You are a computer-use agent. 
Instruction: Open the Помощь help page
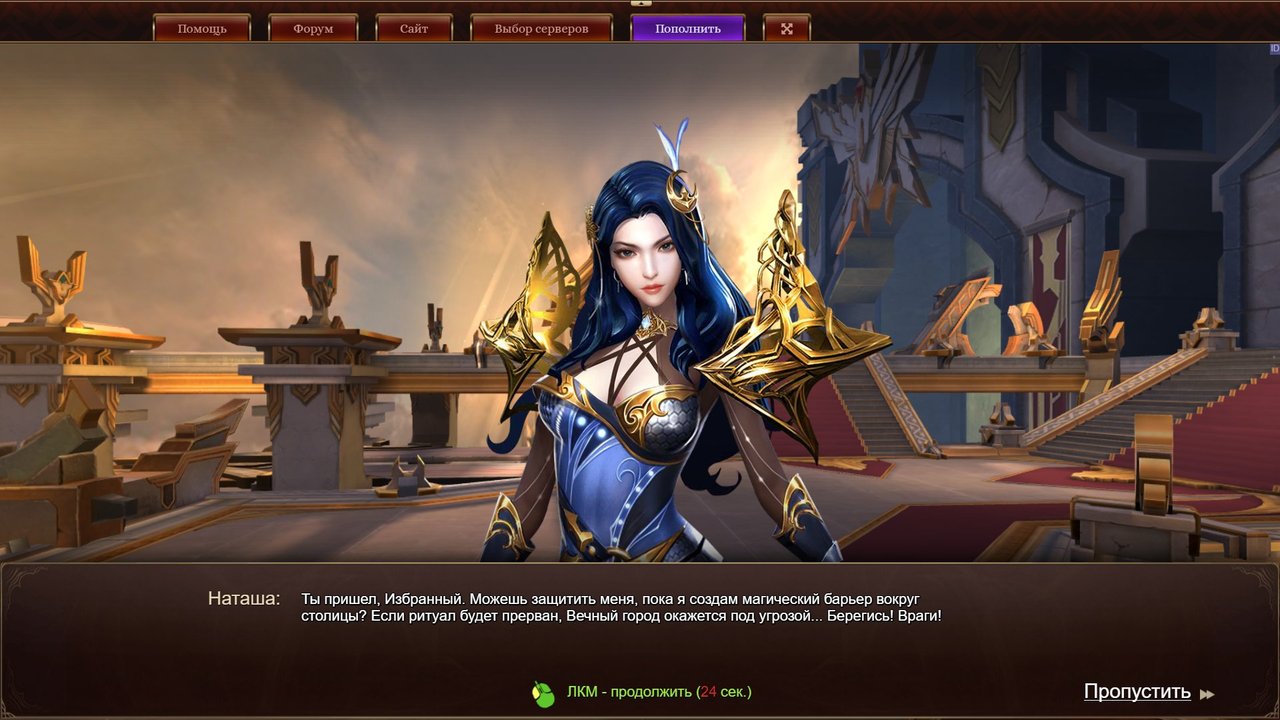pos(202,28)
